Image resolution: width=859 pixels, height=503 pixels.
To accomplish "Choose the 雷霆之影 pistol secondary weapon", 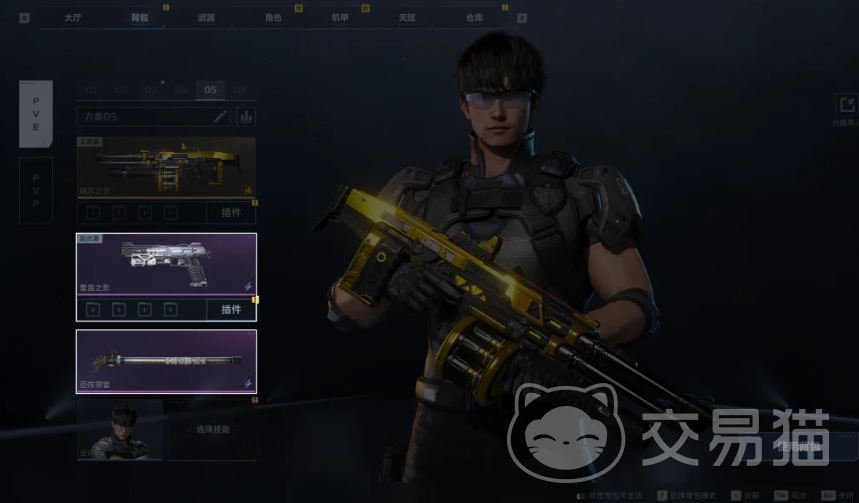I will point(166,264).
